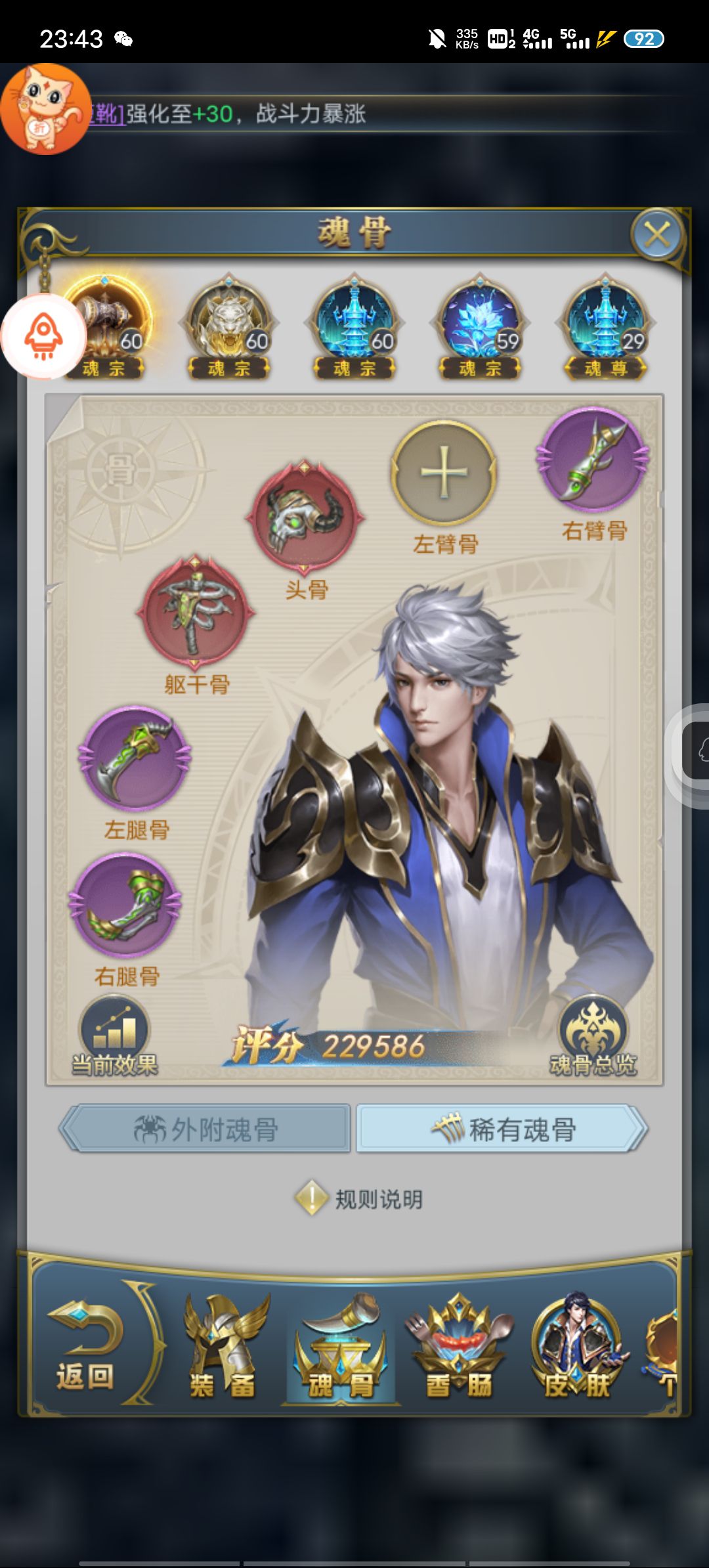709x1568 pixels.
Task: Tap the orange rocket booster overlay
Action: [x=43, y=336]
